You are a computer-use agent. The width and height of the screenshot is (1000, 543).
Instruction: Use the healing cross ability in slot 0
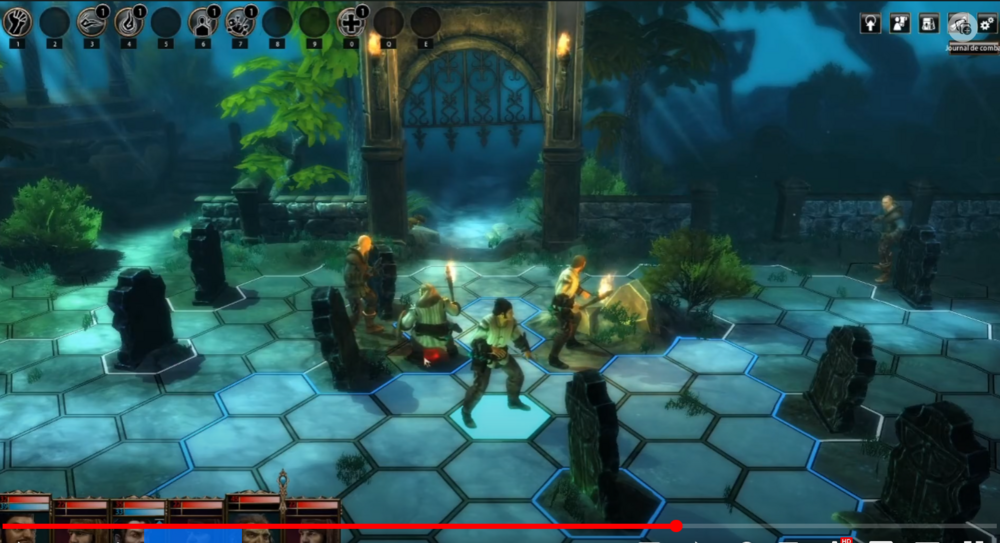(351, 22)
